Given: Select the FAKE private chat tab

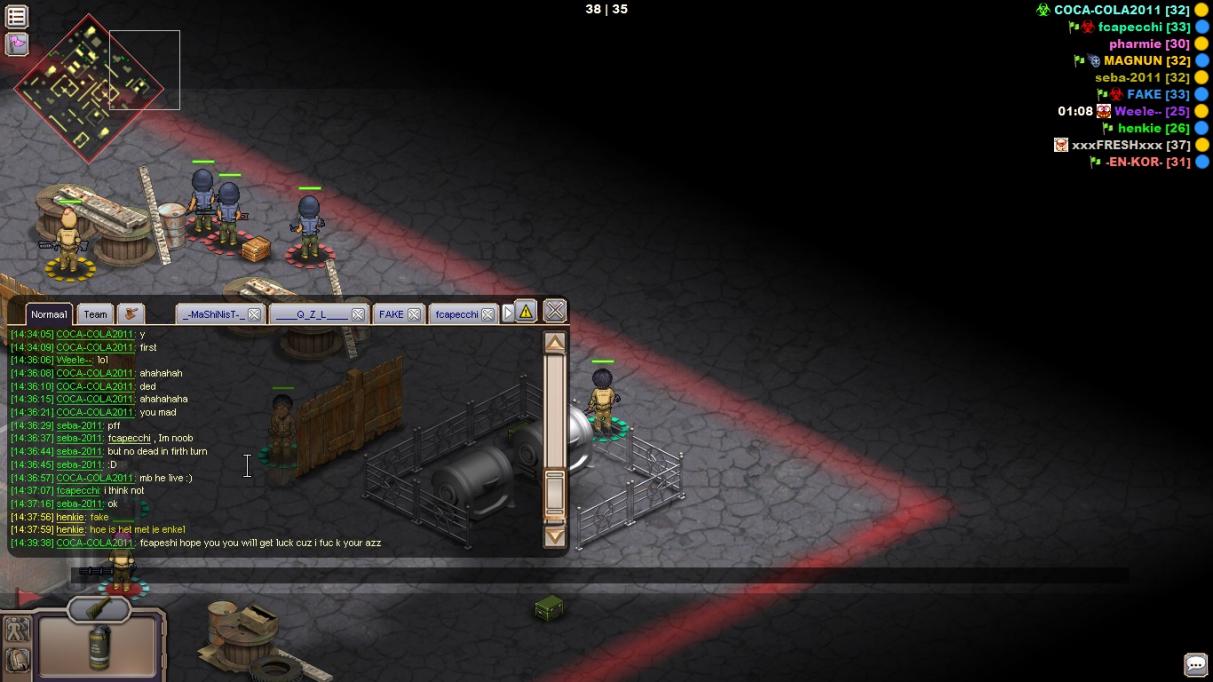Looking at the screenshot, I should coord(391,314).
